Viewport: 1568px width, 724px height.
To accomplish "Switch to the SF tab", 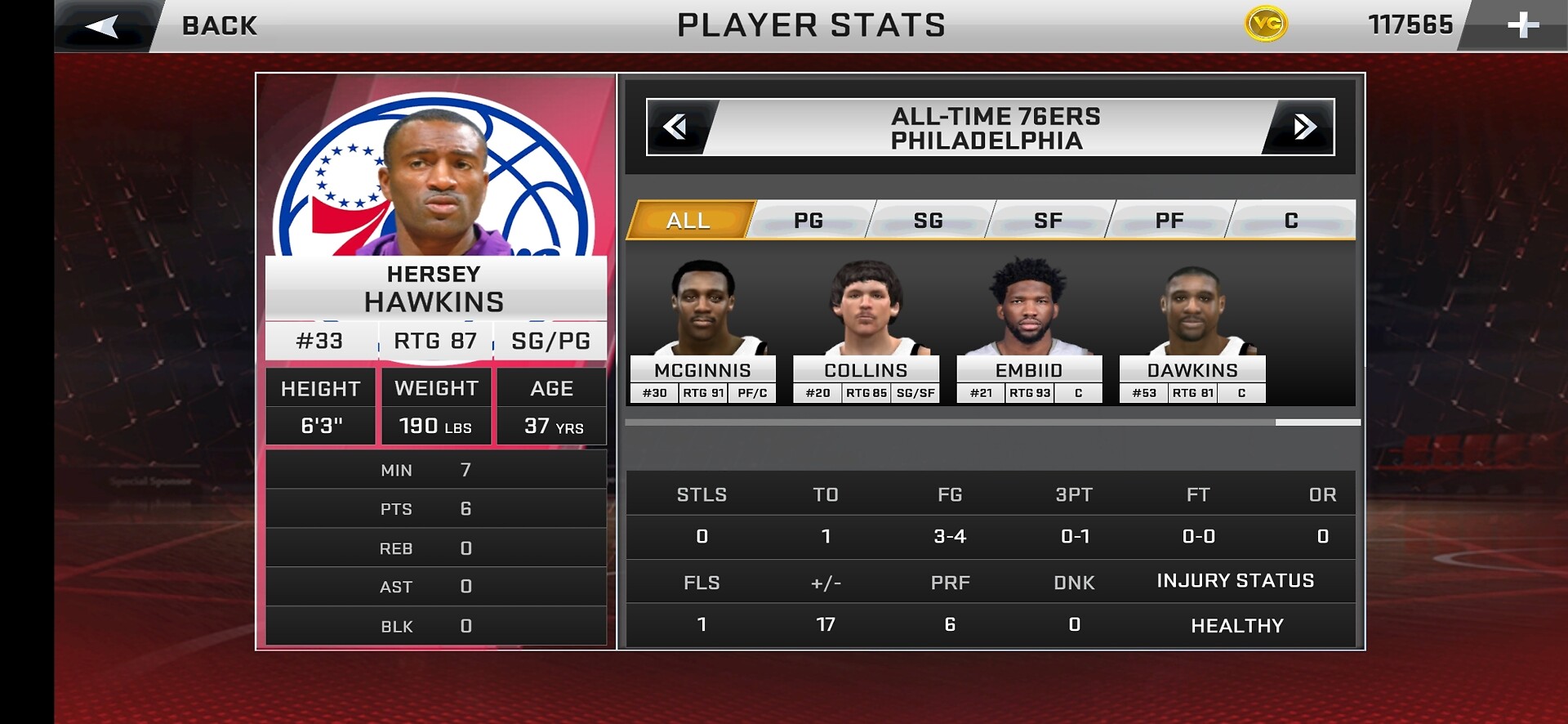I will pyautogui.click(x=1049, y=221).
